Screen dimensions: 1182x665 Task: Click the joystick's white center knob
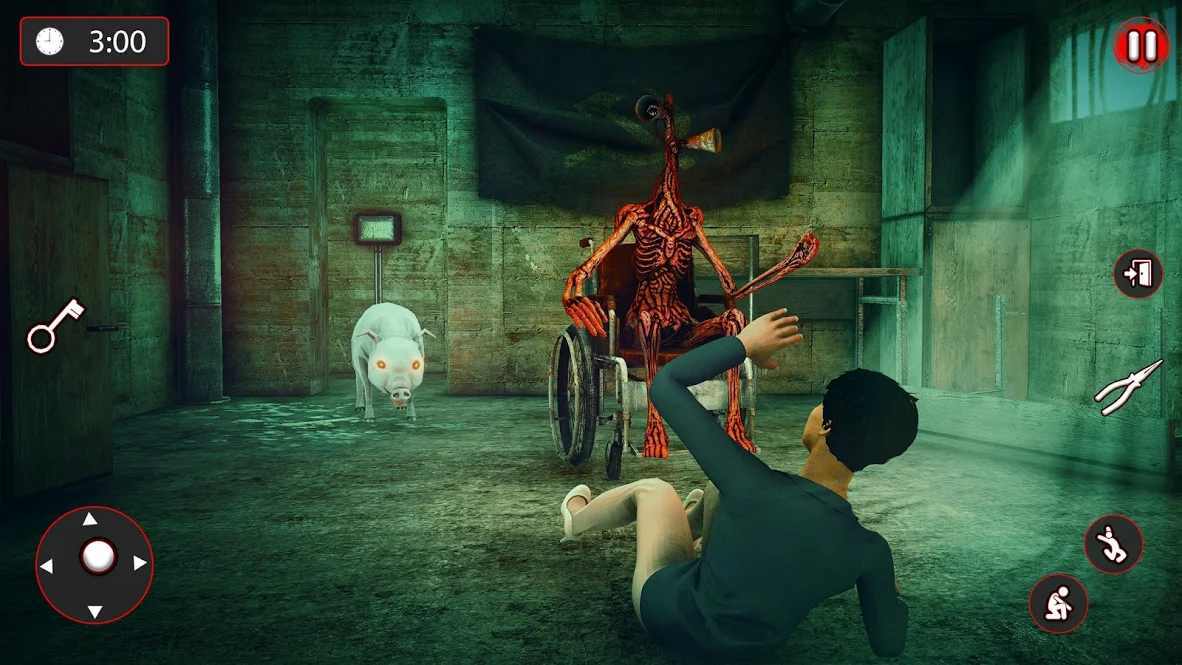point(97,557)
